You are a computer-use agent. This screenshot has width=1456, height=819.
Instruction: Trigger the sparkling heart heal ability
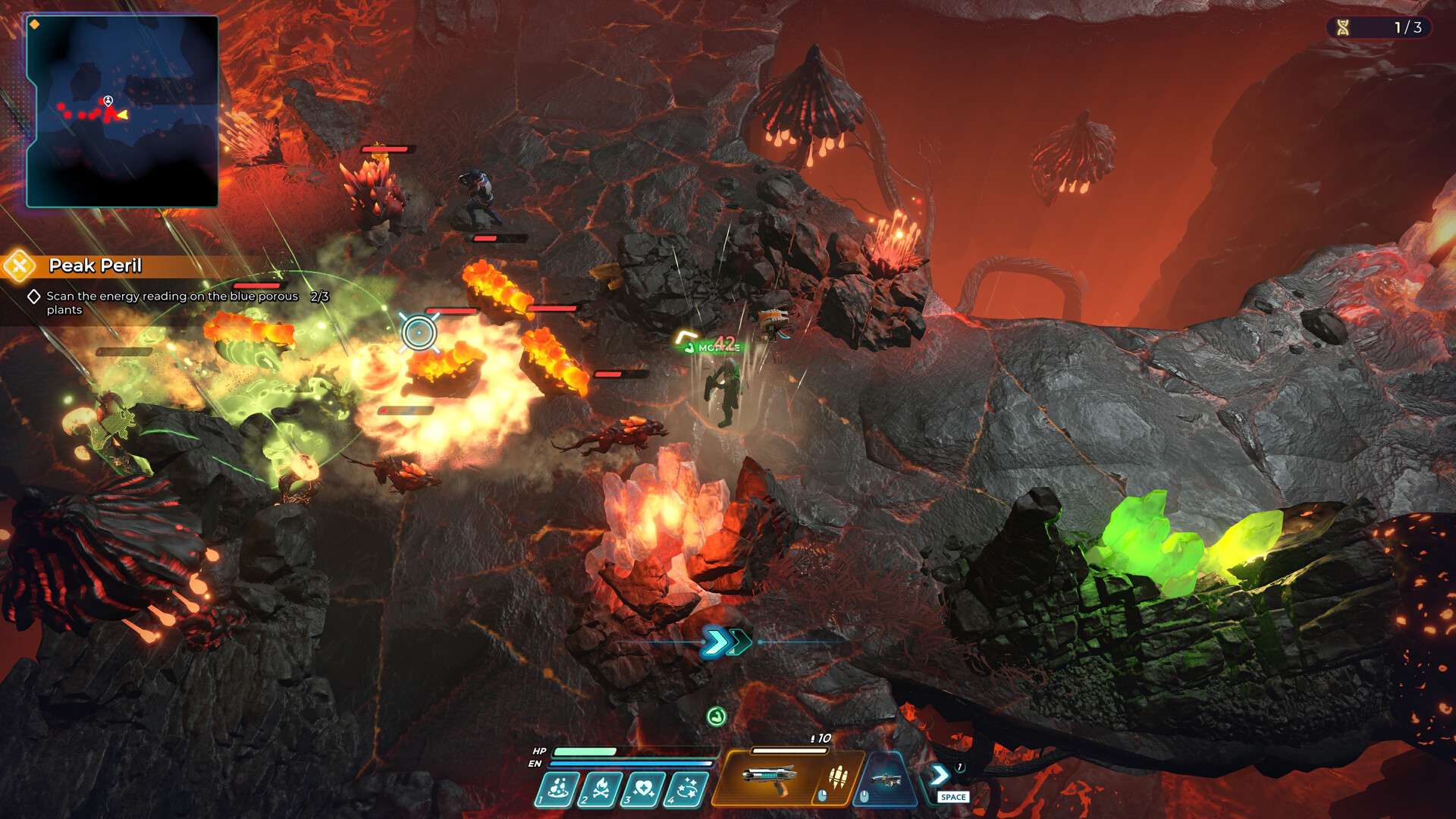[644, 789]
